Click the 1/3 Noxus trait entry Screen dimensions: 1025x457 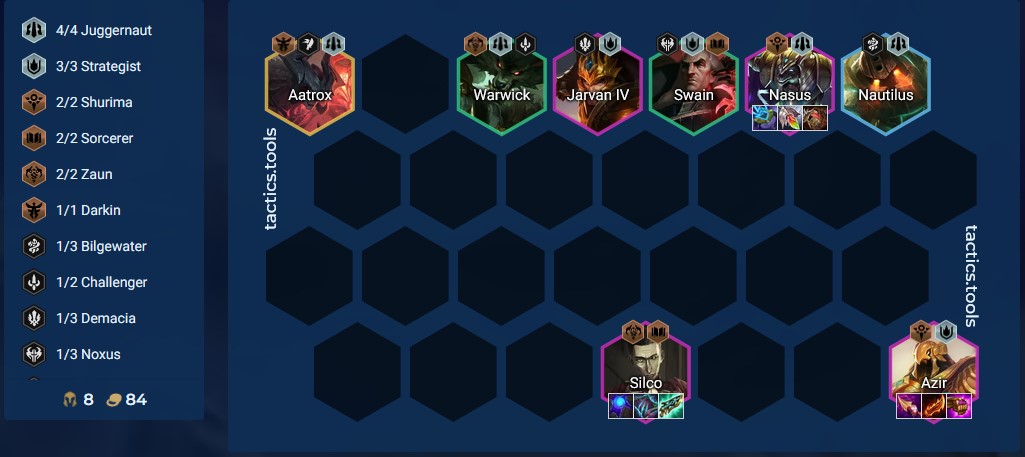pyautogui.click(x=104, y=354)
